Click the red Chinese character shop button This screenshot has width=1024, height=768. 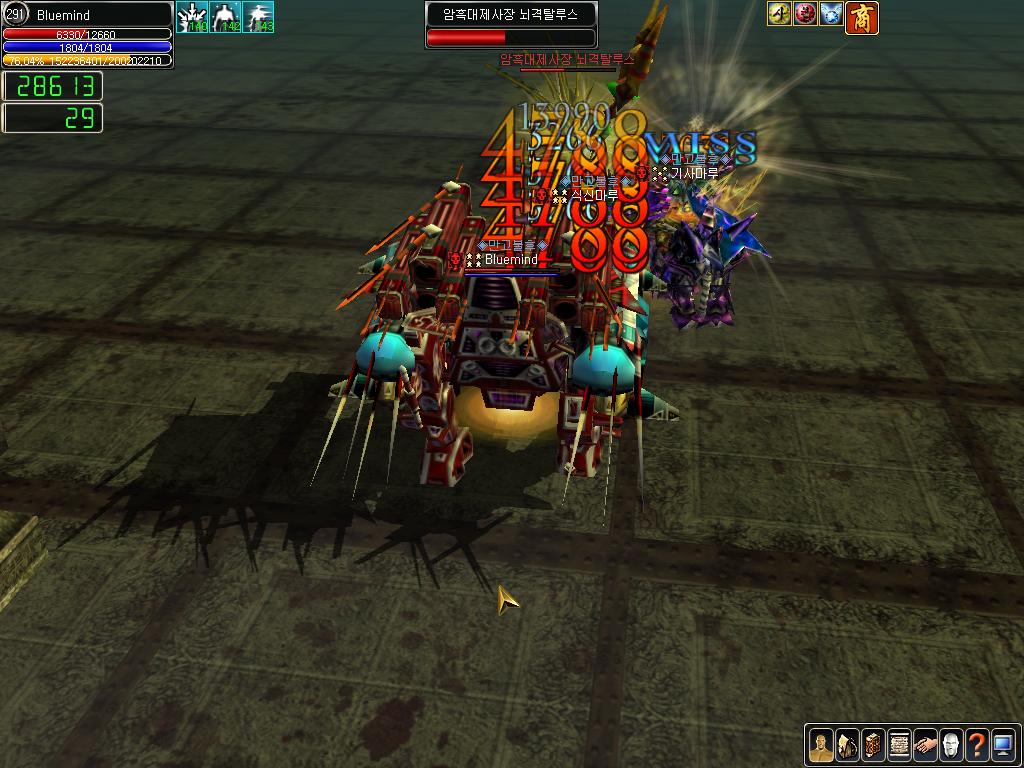click(x=862, y=17)
